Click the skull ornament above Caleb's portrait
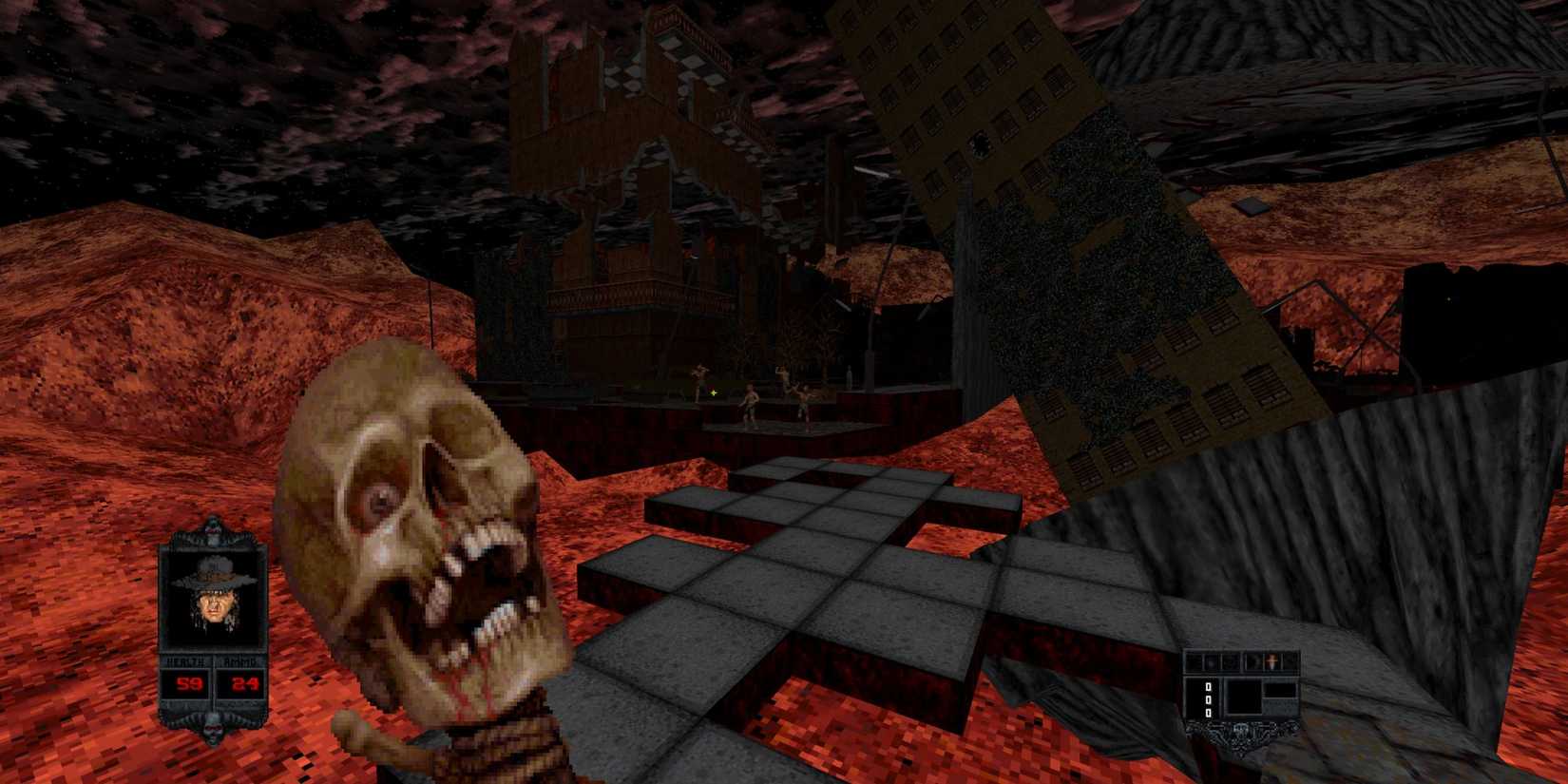This screenshot has height=784, width=1568. point(213,530)
